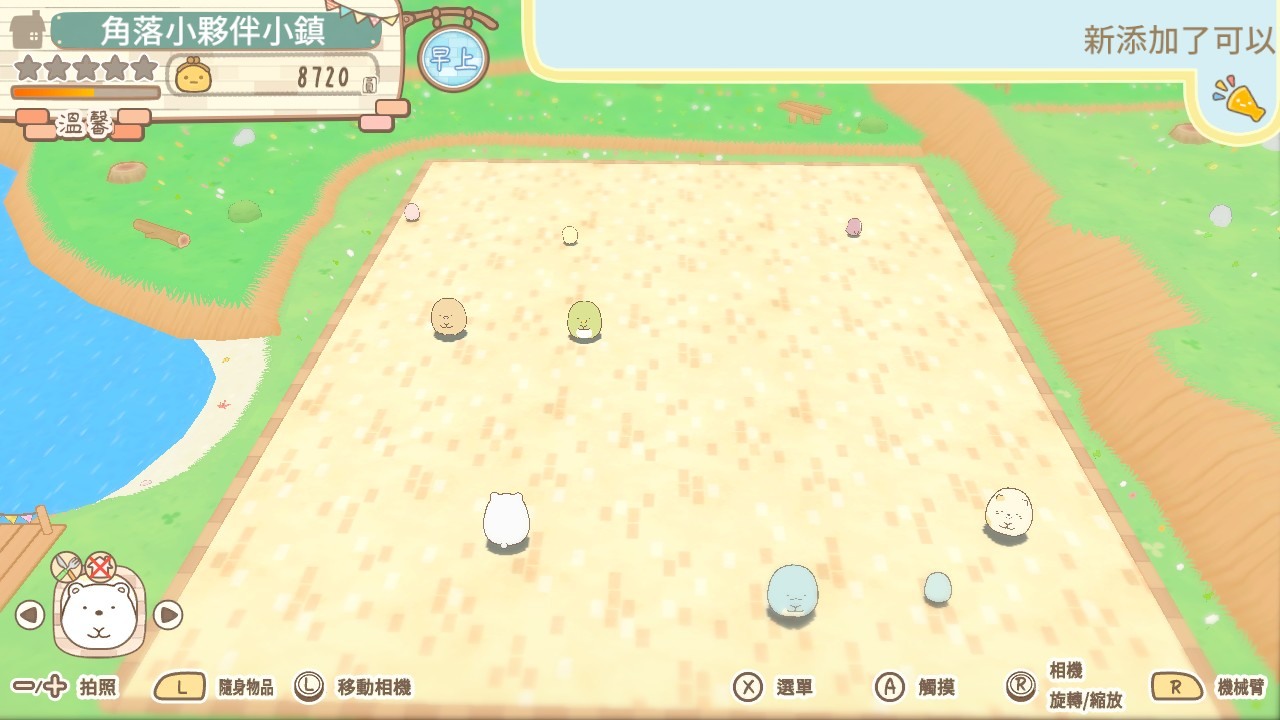Click the 移動相機 camera move icon
The height and width of the screenshot is (720, 1280).
click(310, 687)
